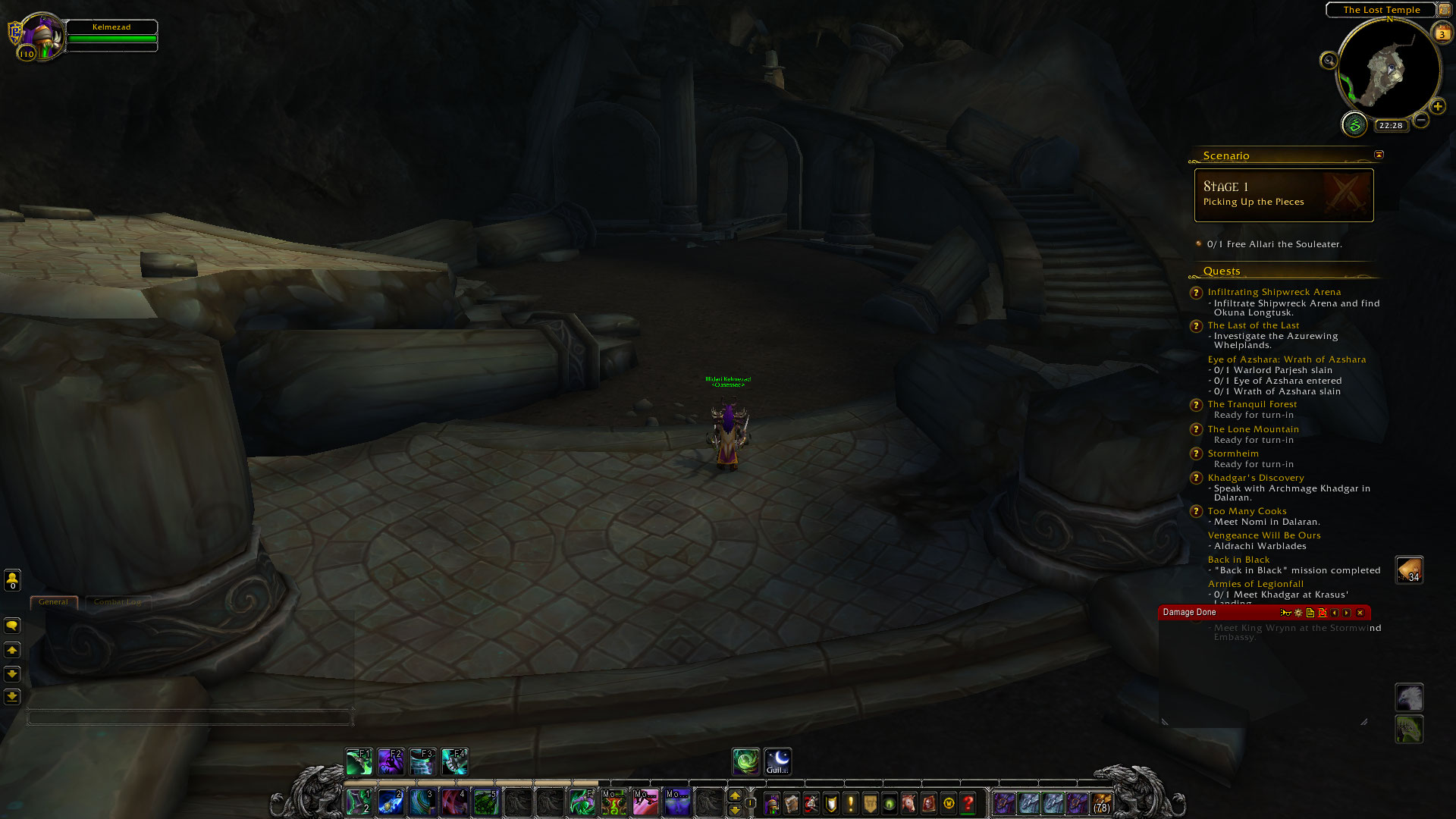This screenshot has width=1456, height=819.
Task: Switch to the Combat Log tab
Action: coord(118,602)
